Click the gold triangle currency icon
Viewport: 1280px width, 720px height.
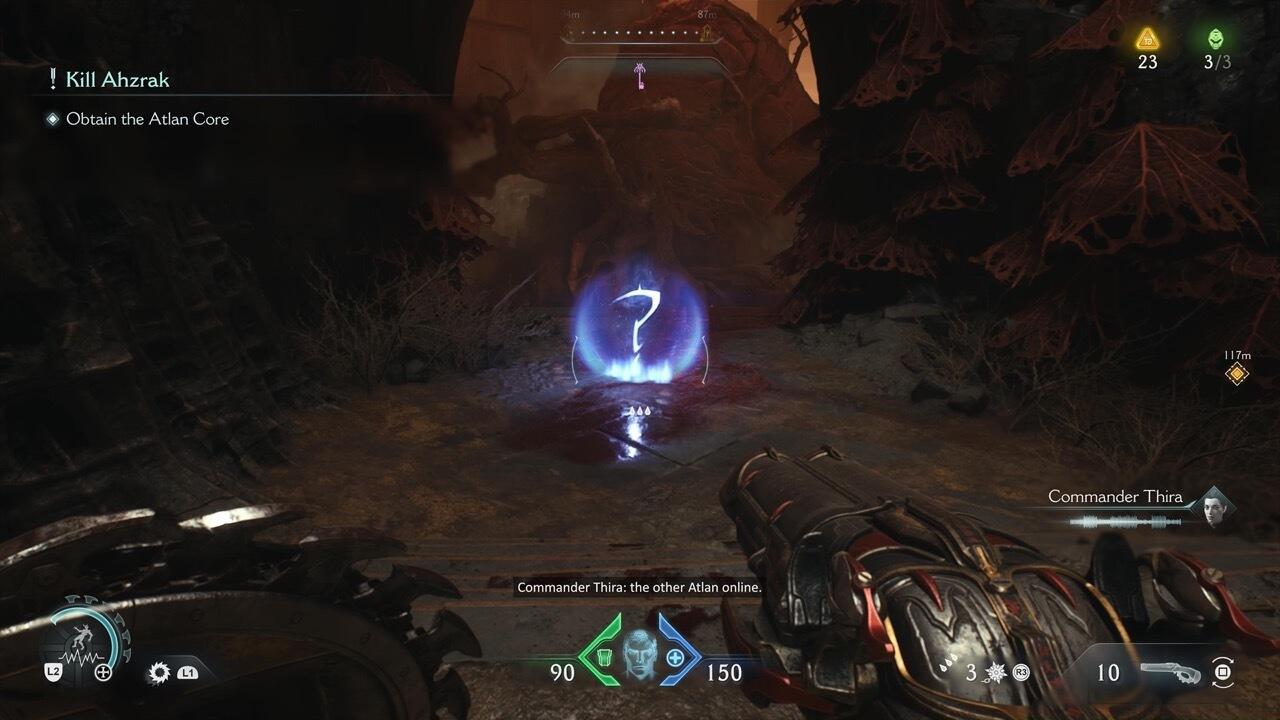[x=1147, y=39]
